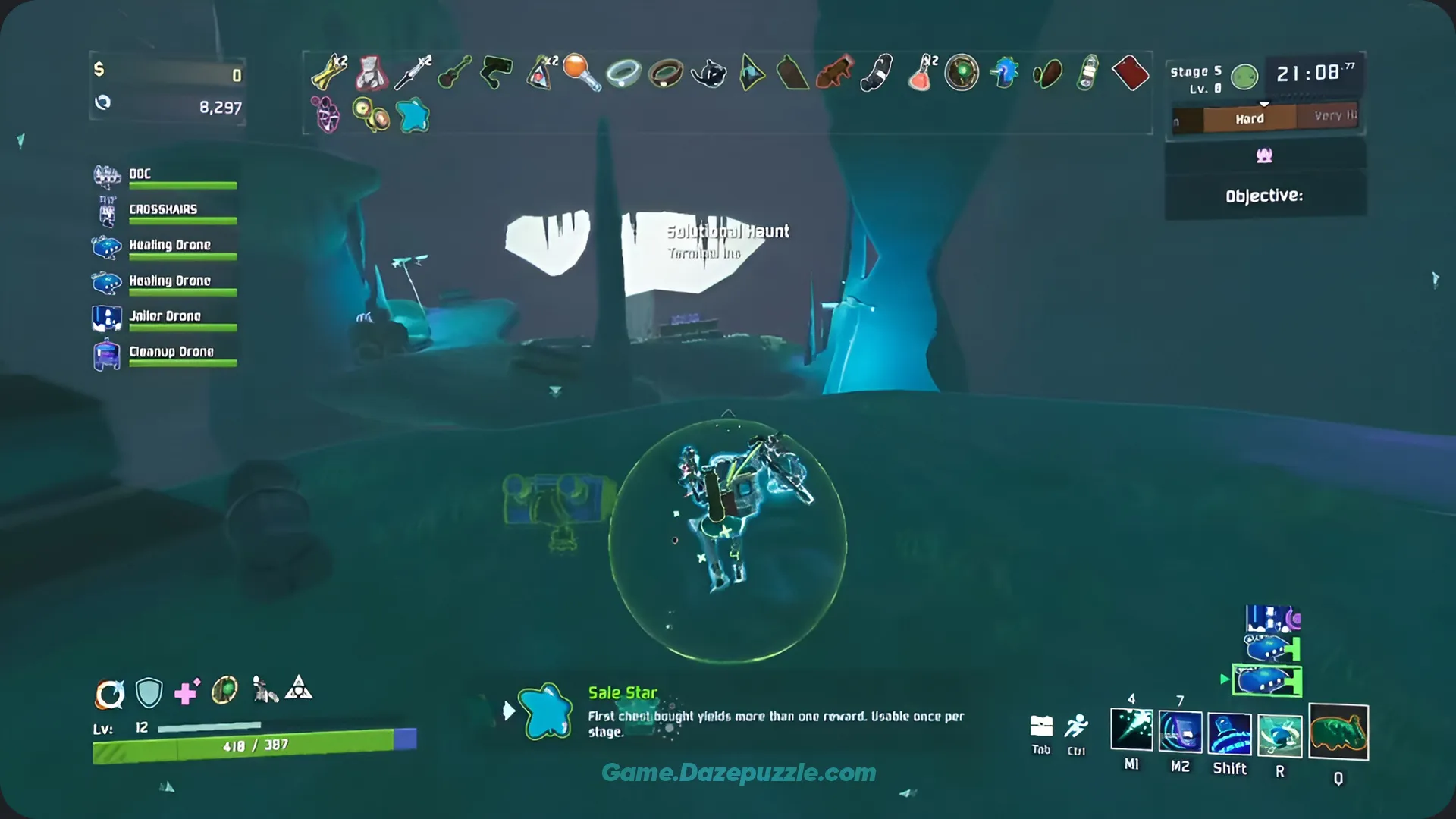Click the chevron above the difficulty bar
The height and width of the screenshot is (819, 1456).
(x=1263, y=102)
